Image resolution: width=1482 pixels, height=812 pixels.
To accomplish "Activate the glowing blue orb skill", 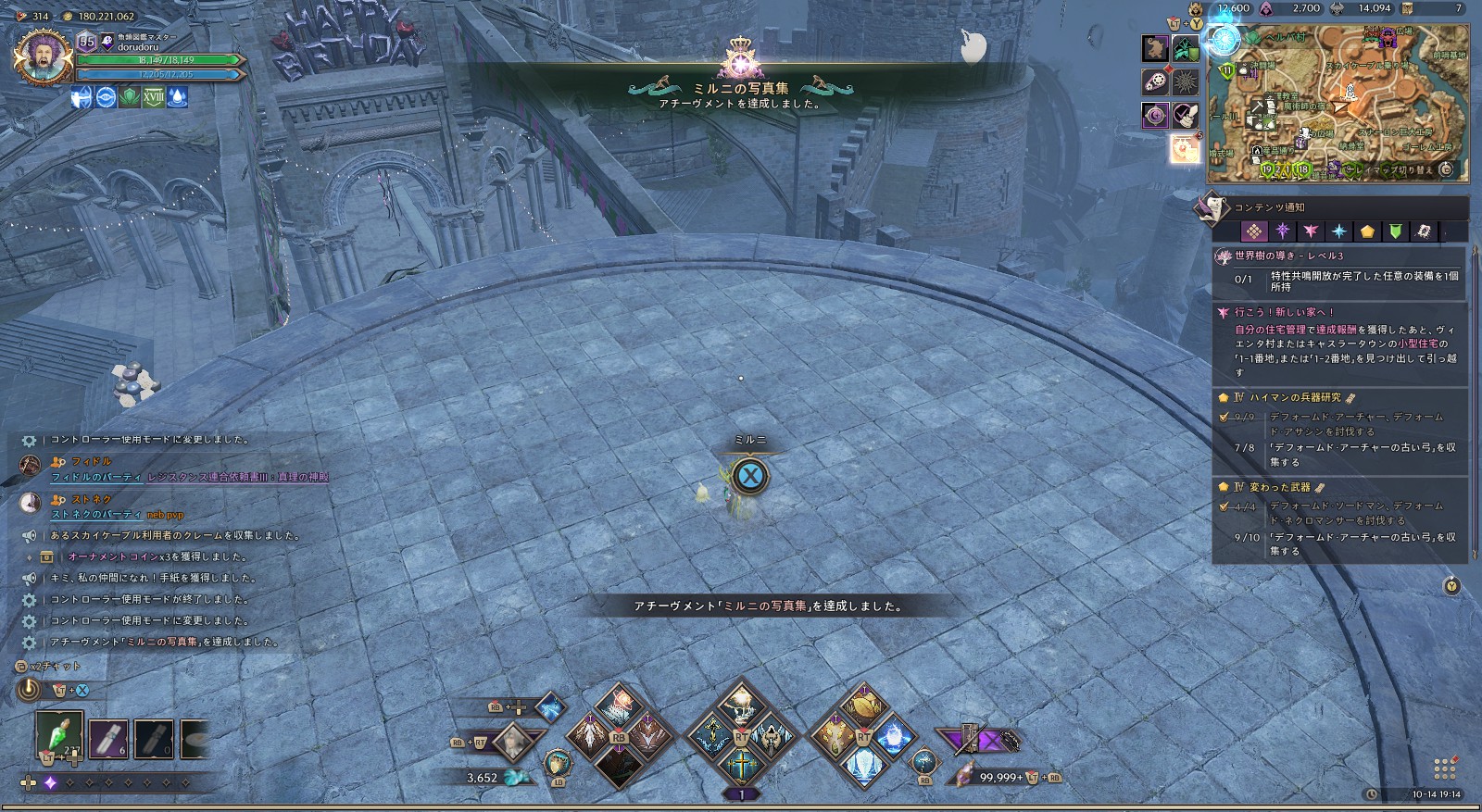I will (894, 738).
